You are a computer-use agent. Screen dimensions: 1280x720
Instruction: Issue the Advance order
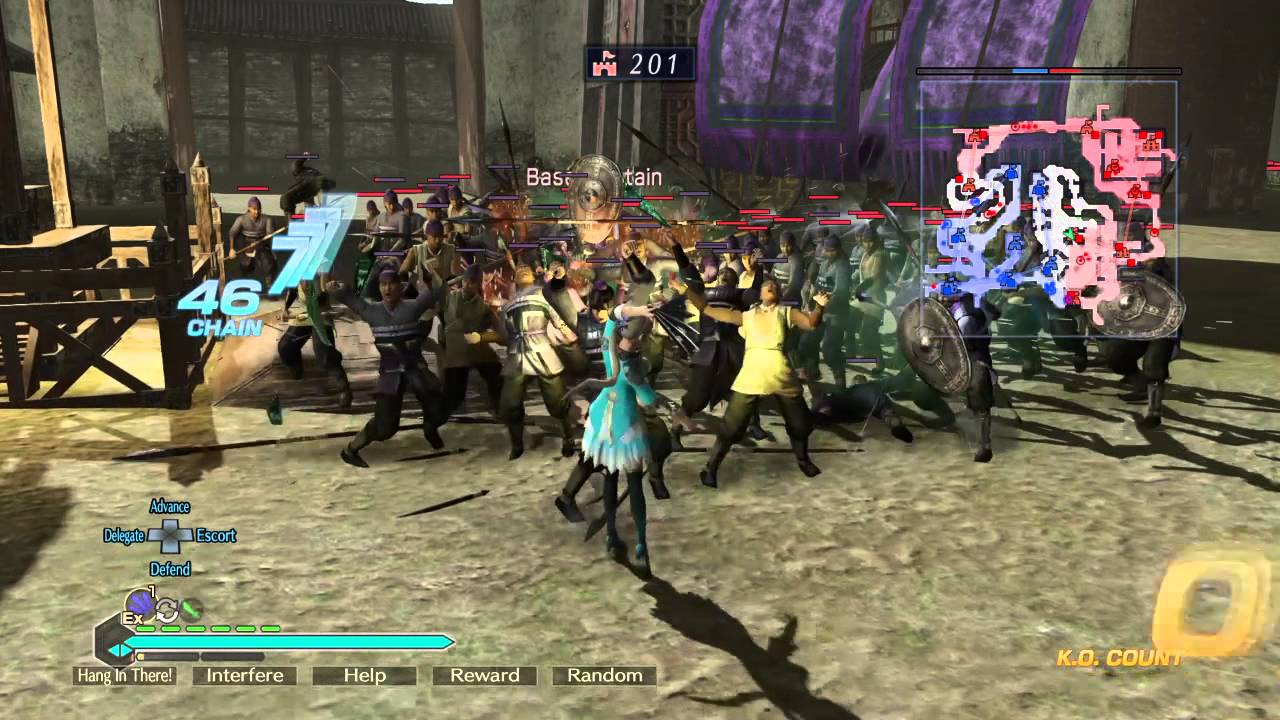click(x=169, y=507)
